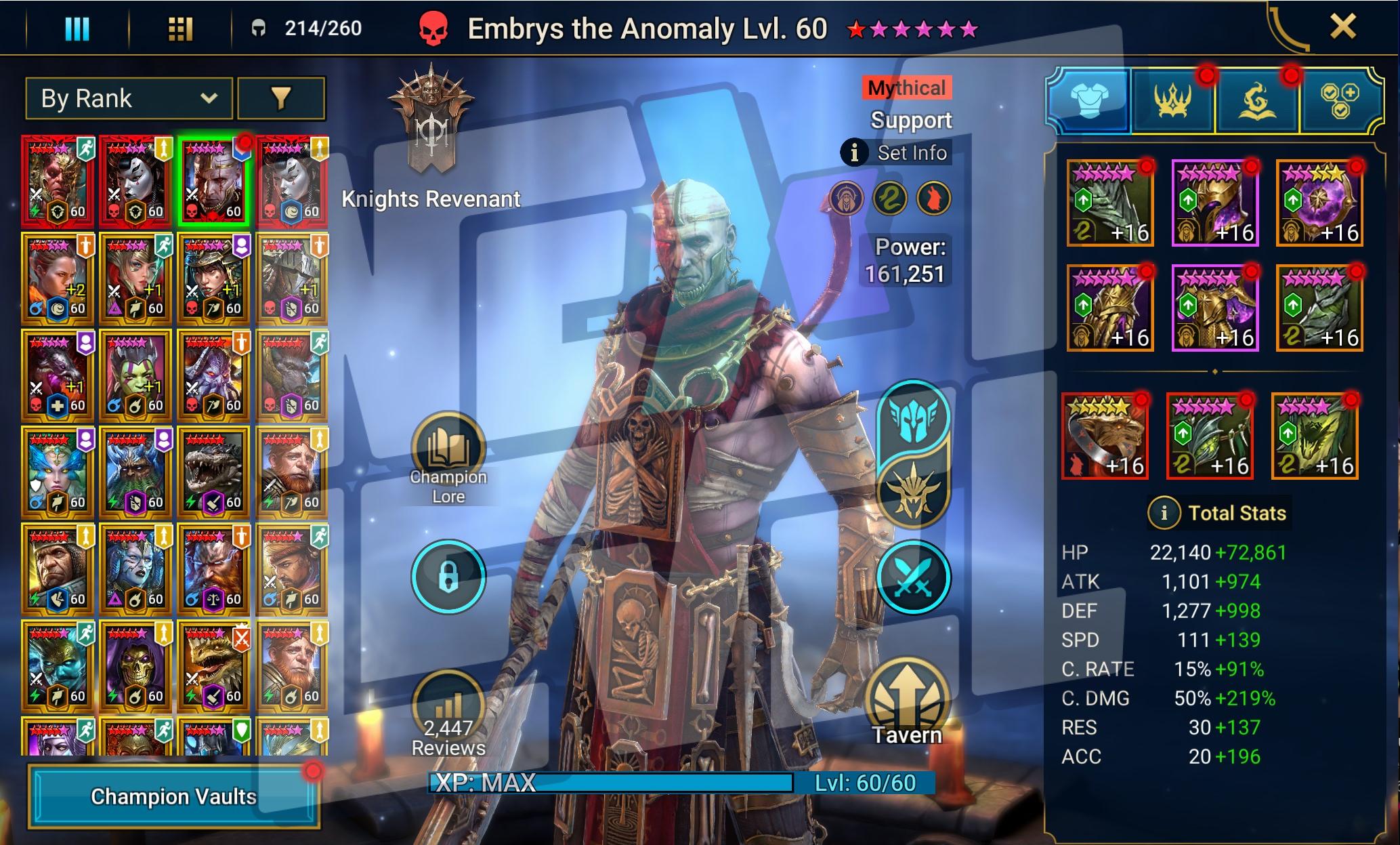Viewport: 1400px width, 845px height.
Task: Switch to the equipment armor tab
Action: pos(1089,102)
